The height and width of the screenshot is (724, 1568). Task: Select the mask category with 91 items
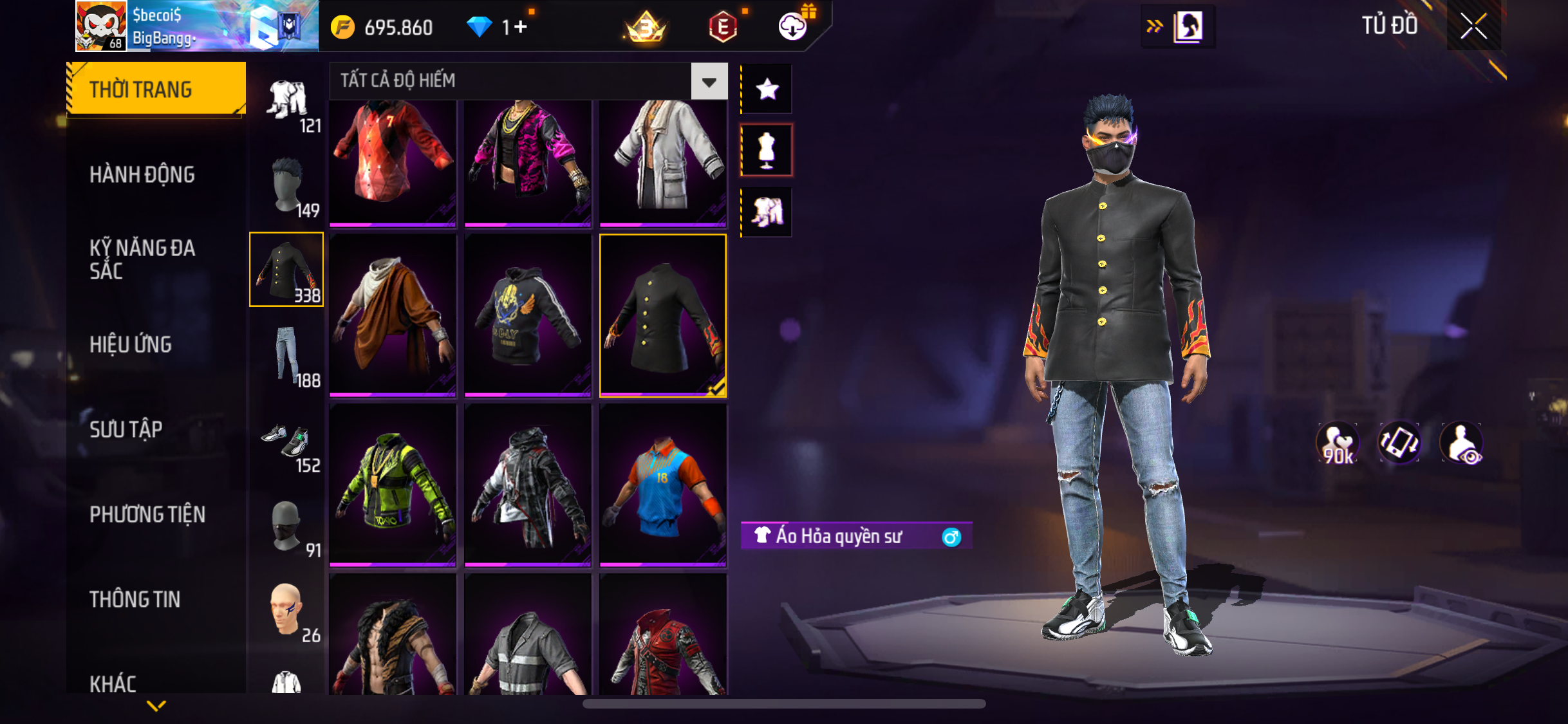(287, 528)
